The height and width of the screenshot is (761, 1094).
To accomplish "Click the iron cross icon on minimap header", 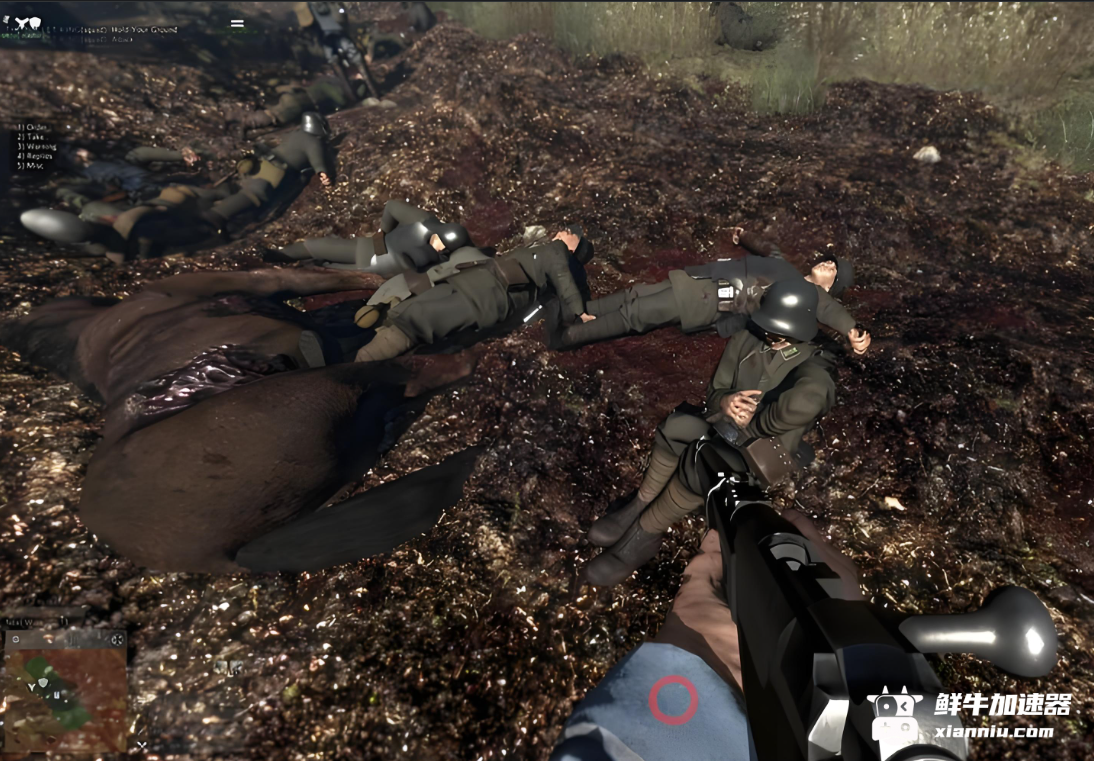I will click(x=117, y=638).
